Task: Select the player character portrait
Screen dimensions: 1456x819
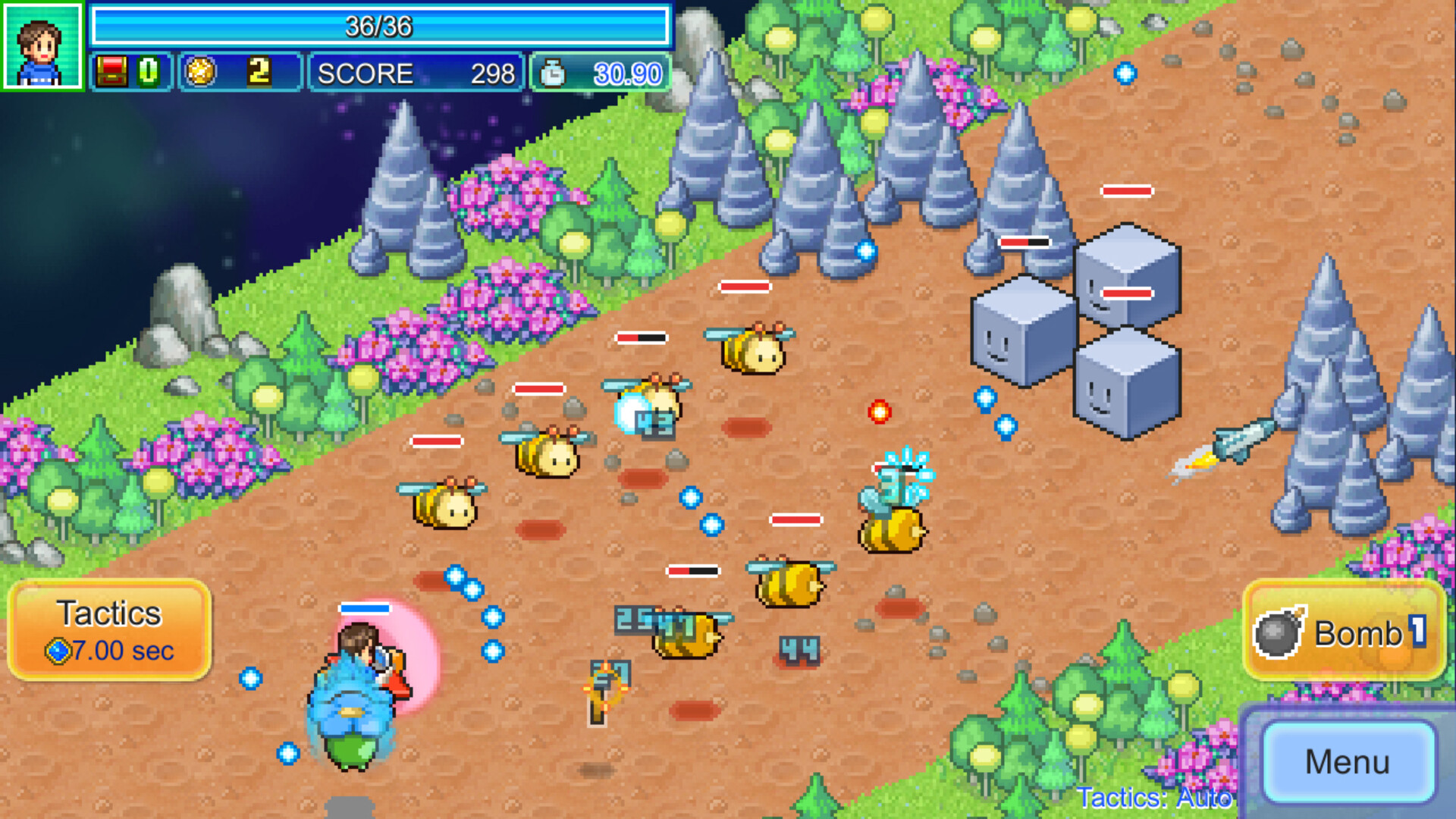Action: 42,46
